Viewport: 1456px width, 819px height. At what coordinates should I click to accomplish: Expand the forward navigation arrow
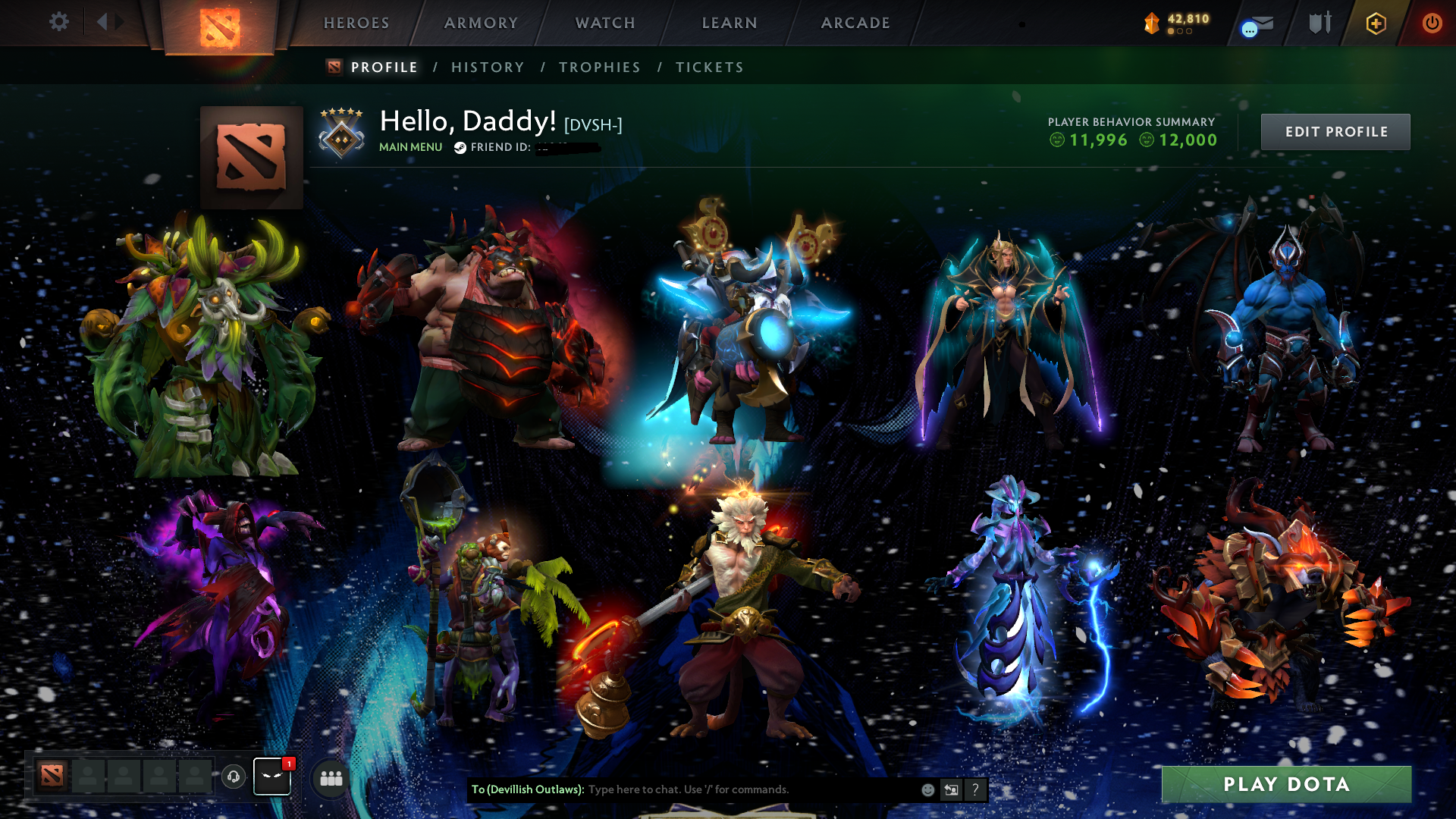pyautogui.click(x=118, y=22)
